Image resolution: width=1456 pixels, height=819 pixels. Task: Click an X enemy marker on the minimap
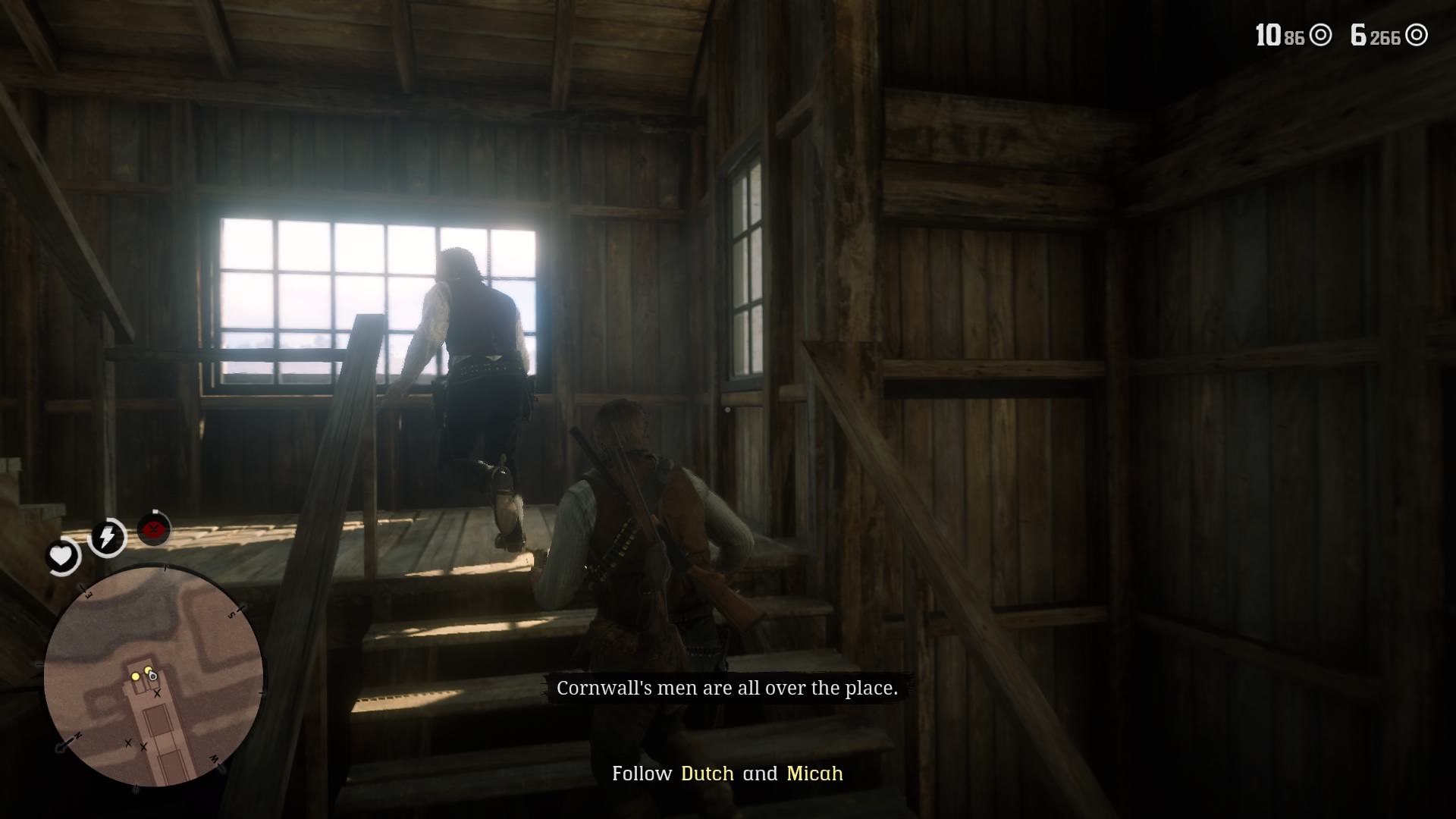coord(157,692)
